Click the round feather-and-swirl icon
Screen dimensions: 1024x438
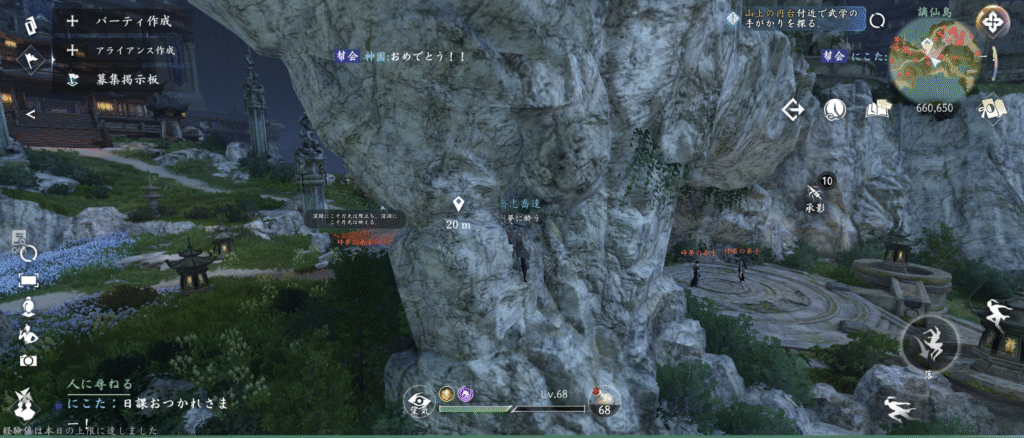point(835,110)
